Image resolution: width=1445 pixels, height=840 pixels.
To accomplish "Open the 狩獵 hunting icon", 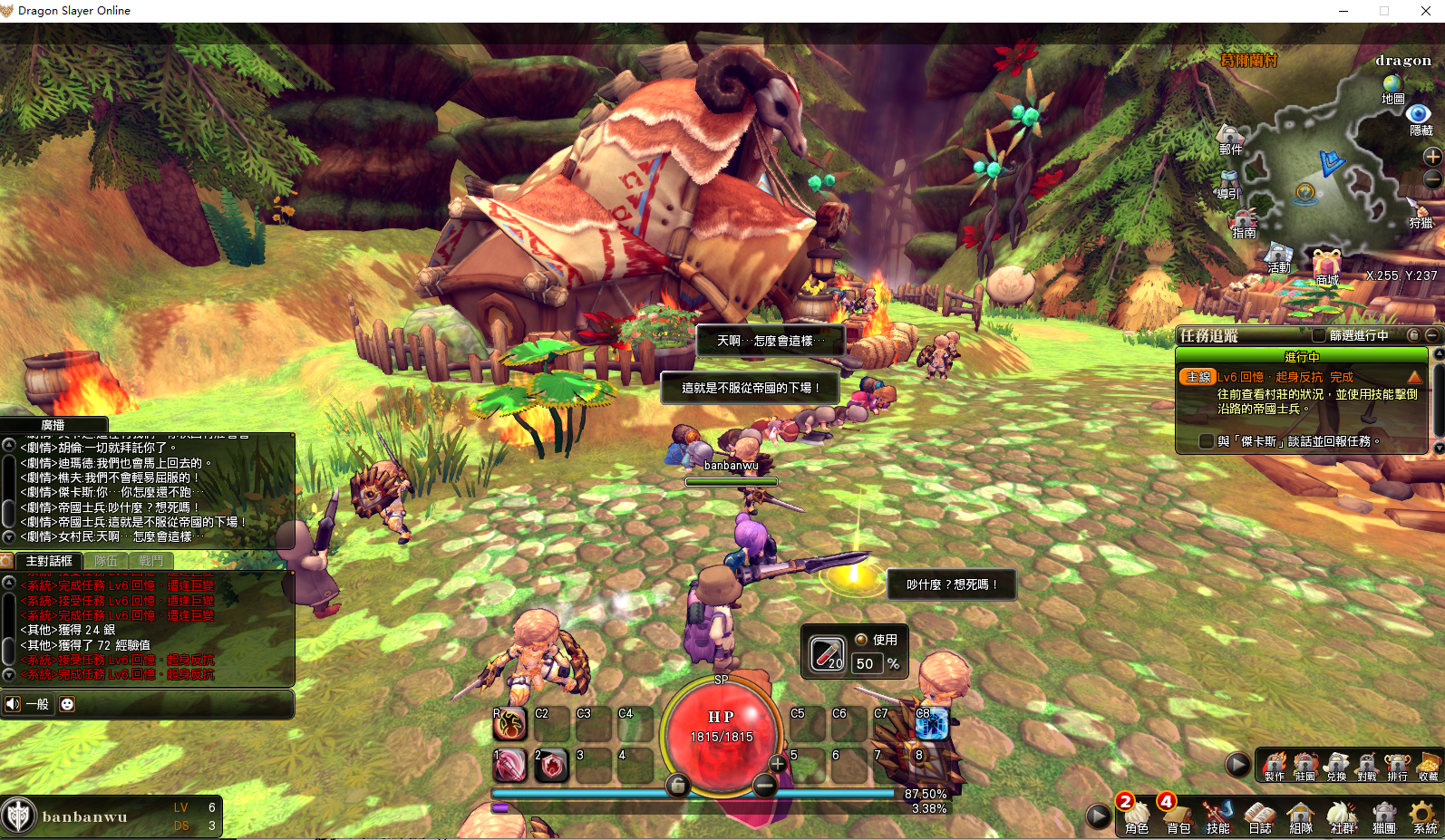I will [x=1420, y=211].
